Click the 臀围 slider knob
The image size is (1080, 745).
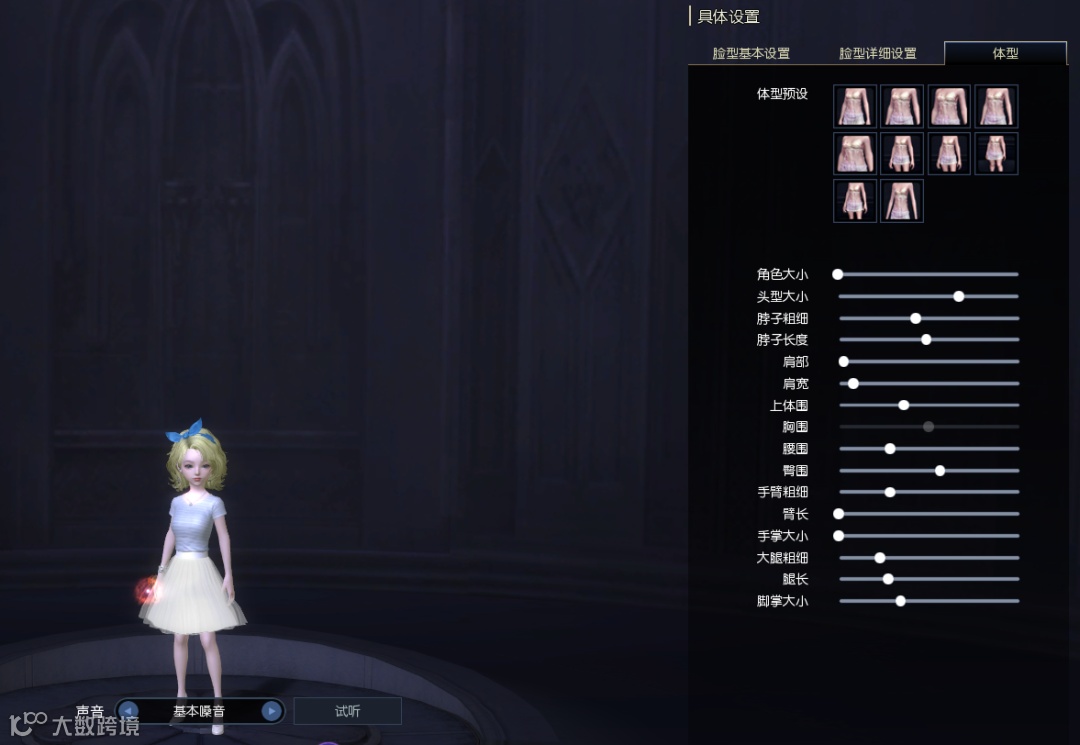(940, 470)
